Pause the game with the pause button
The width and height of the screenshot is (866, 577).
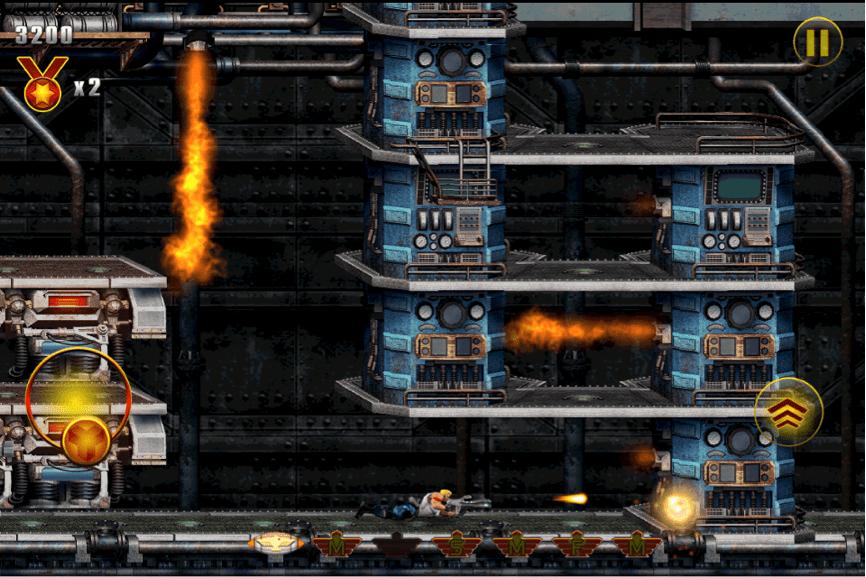point(817,42)
